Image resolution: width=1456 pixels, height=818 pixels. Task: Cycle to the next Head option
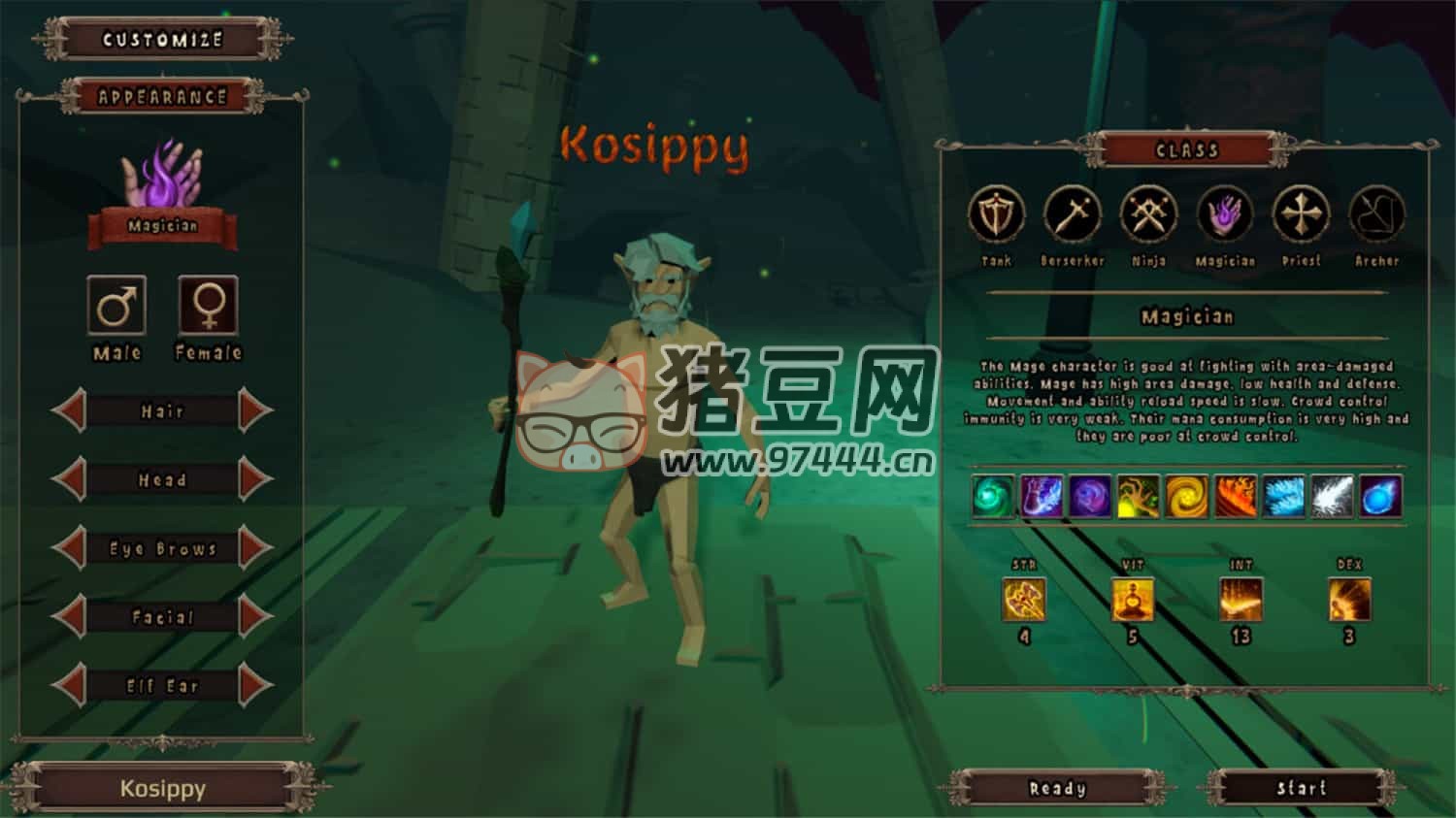pyautogui.click(x=255, y=480)
